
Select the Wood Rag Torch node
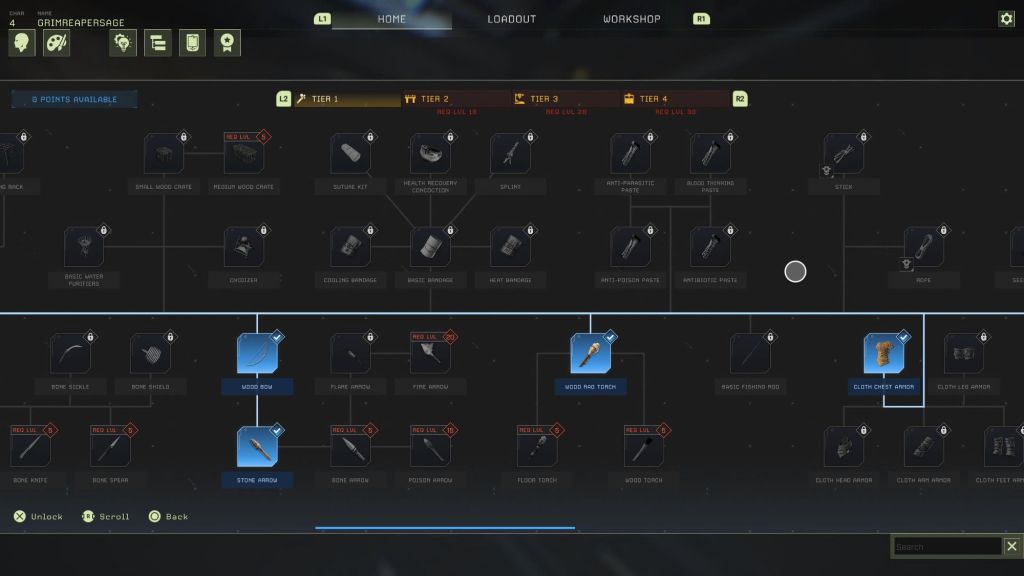pos(591,354)
